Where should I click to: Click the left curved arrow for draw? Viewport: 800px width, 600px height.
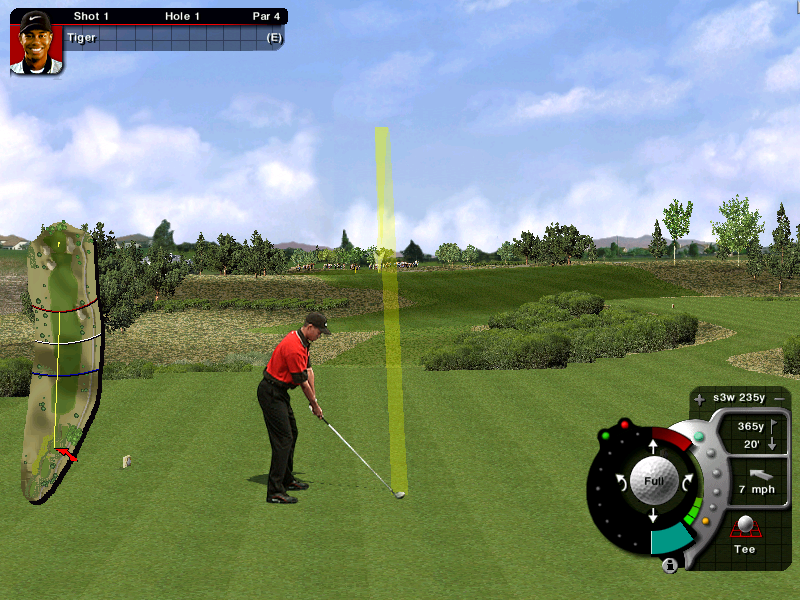click(620, 481)
